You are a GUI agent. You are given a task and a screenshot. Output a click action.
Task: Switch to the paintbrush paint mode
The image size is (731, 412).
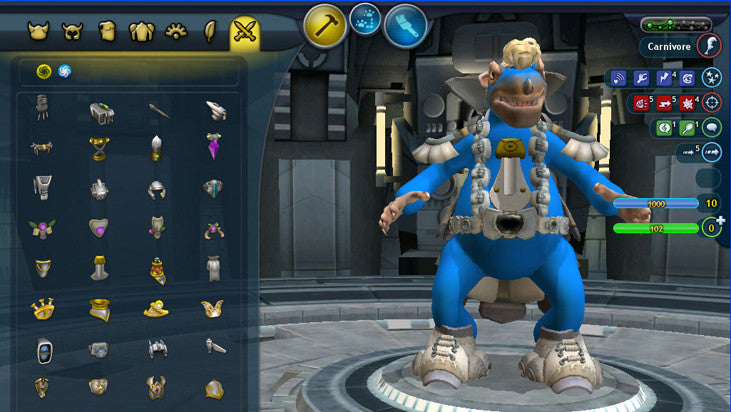click(405, 26)
